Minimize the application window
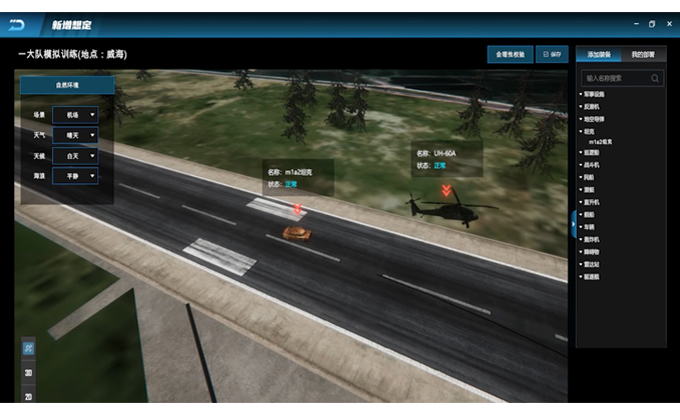This screenshot has height=420, width=680. (635, 23)
